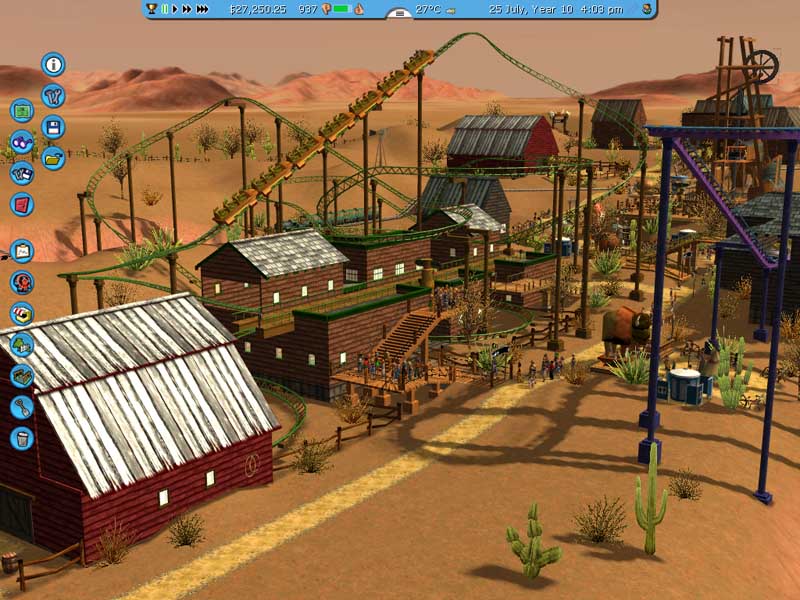Open the trophy objectives icon

pos(151,9)
